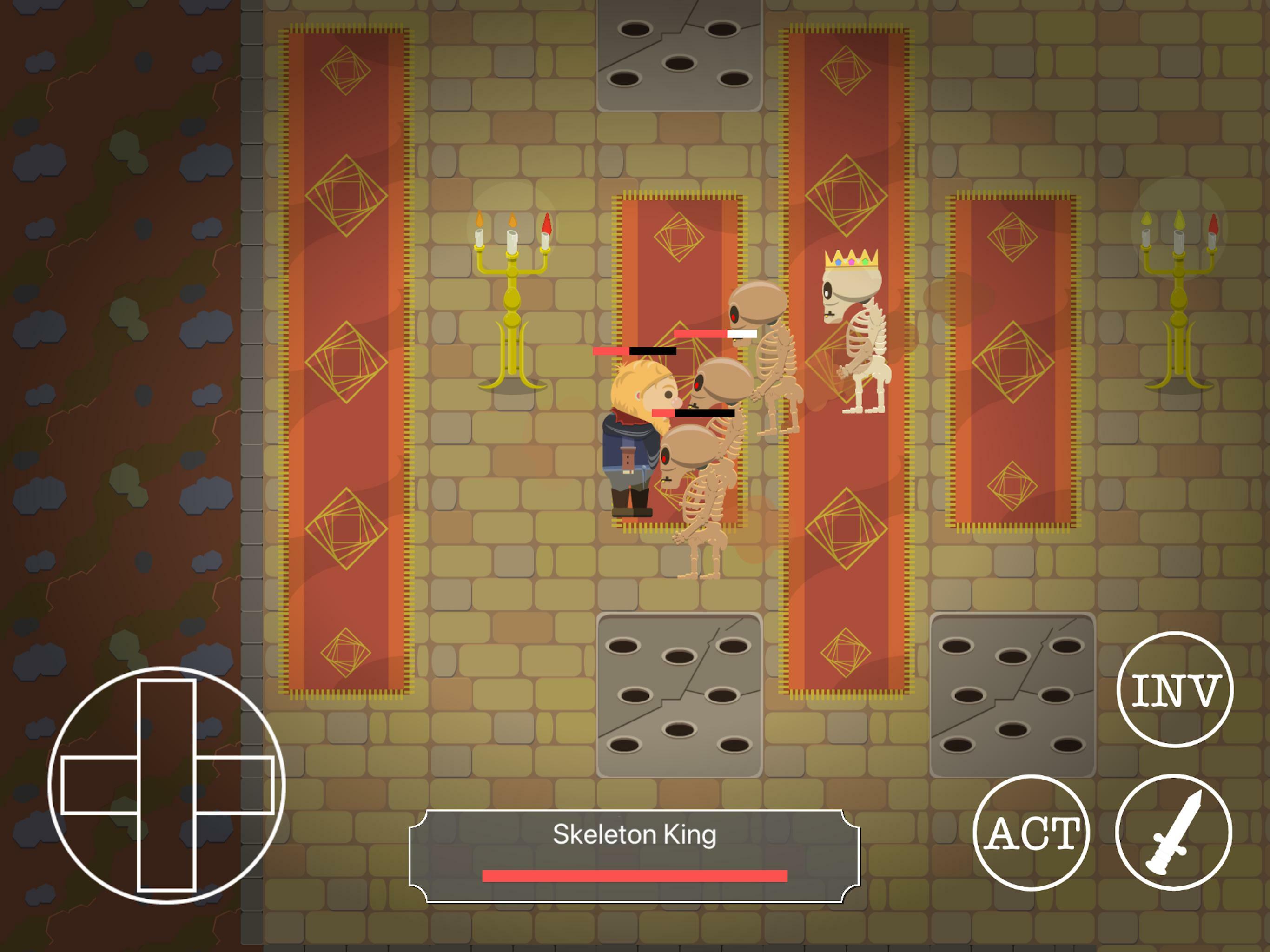Attack with the sword button

(1173, 833)
